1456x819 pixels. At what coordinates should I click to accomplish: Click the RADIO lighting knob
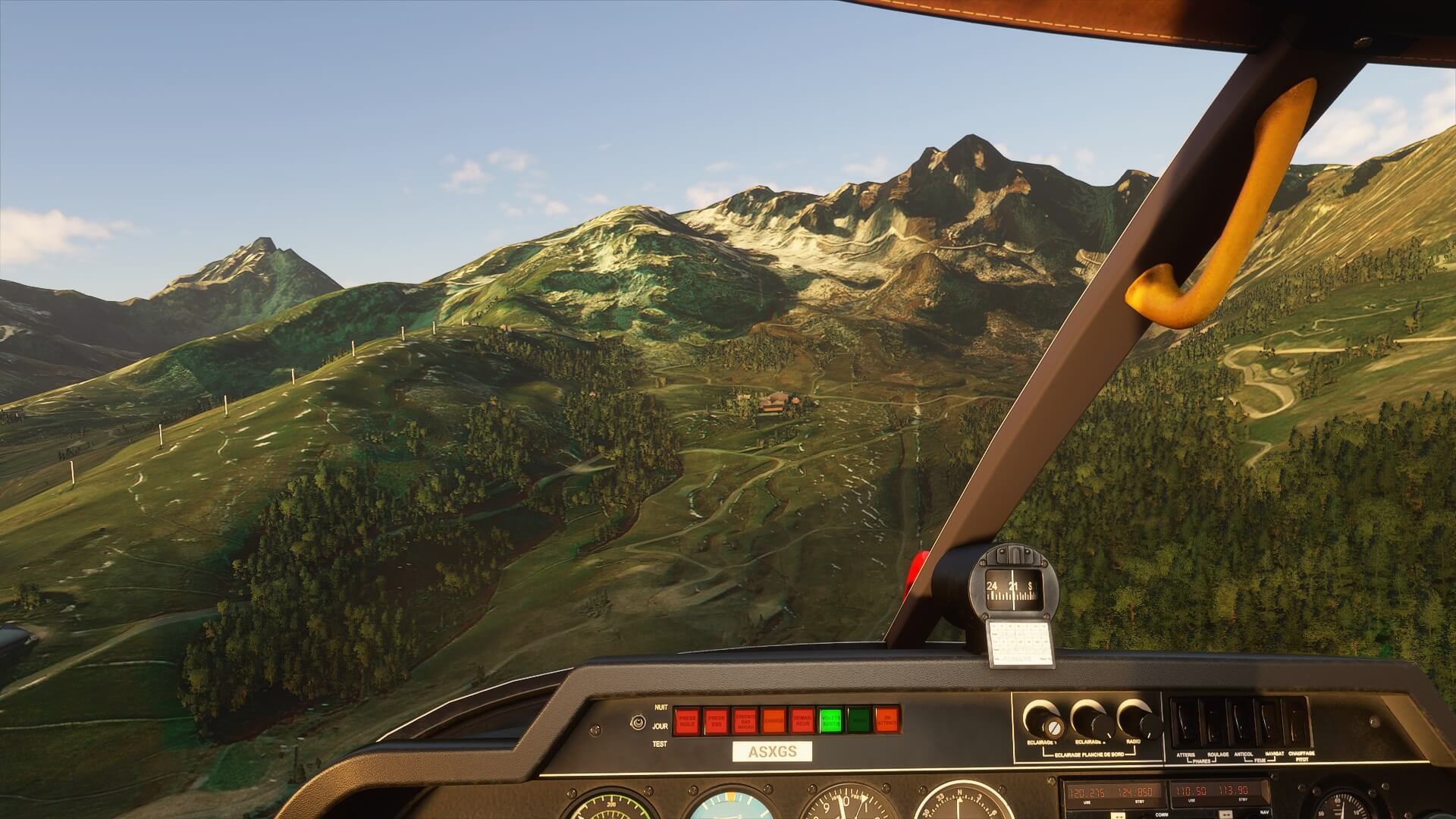point(1135,718)
